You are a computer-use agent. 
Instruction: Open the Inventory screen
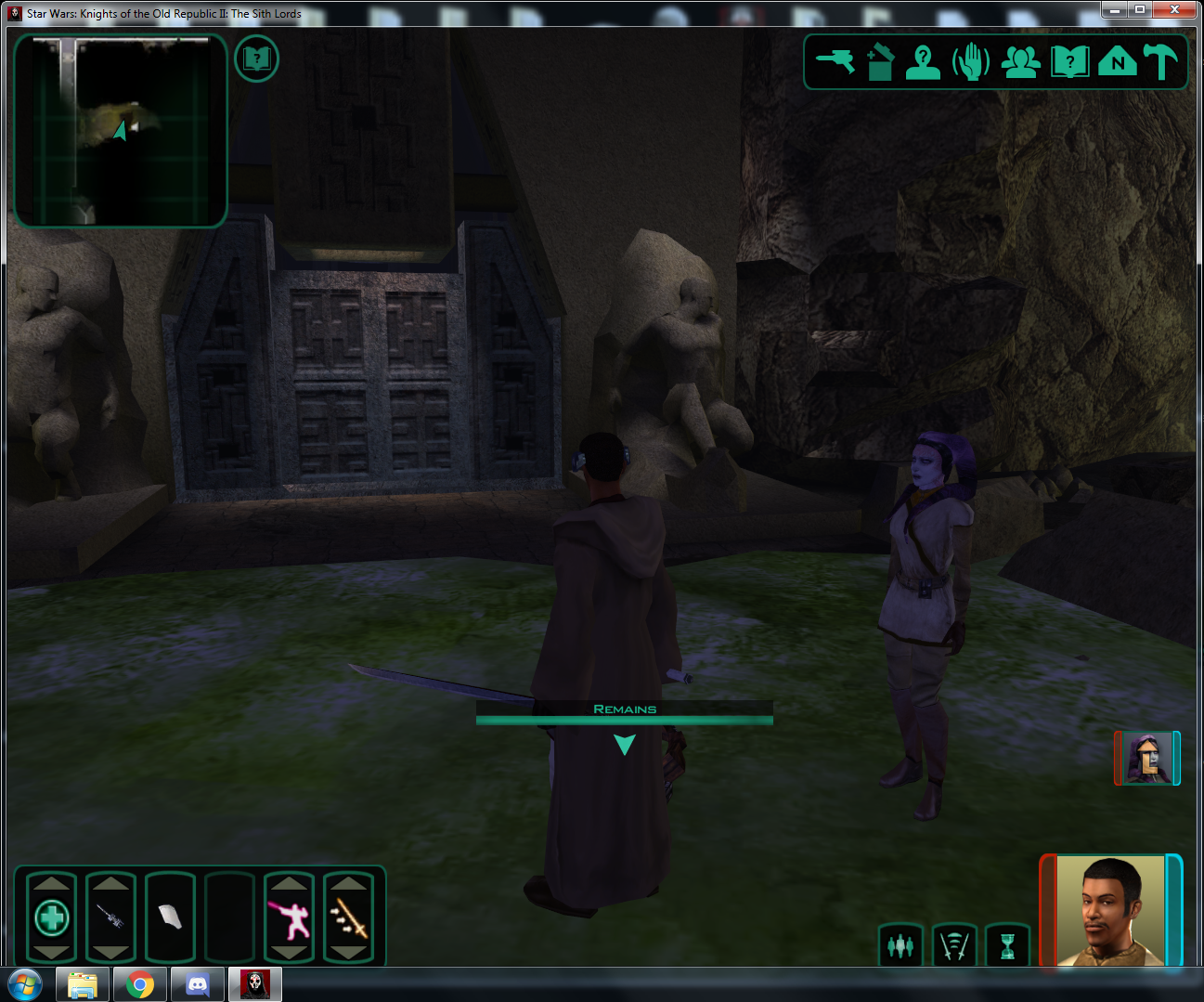coord(879,62)
